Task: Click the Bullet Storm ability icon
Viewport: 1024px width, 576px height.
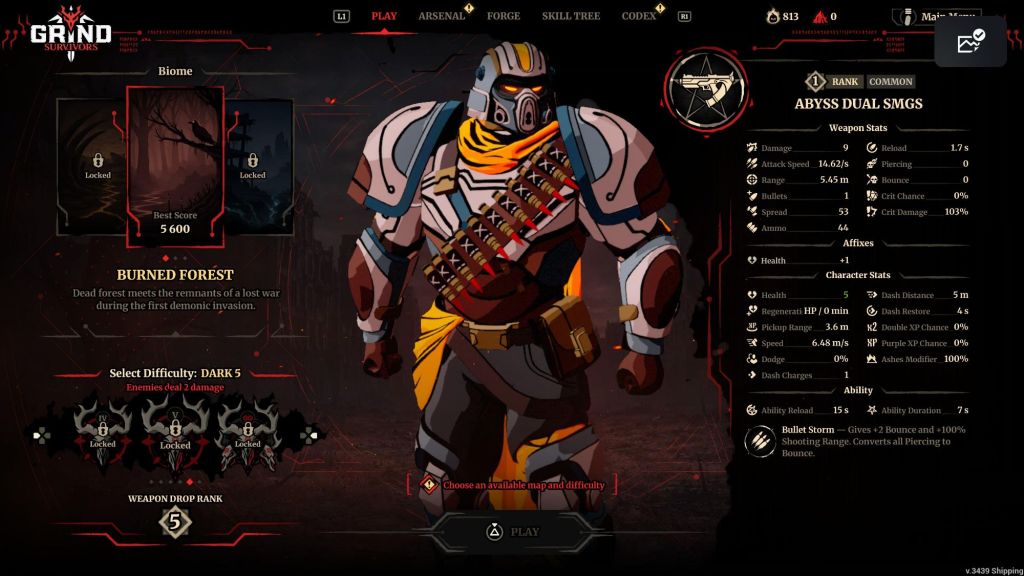Action: click(762, 441)
